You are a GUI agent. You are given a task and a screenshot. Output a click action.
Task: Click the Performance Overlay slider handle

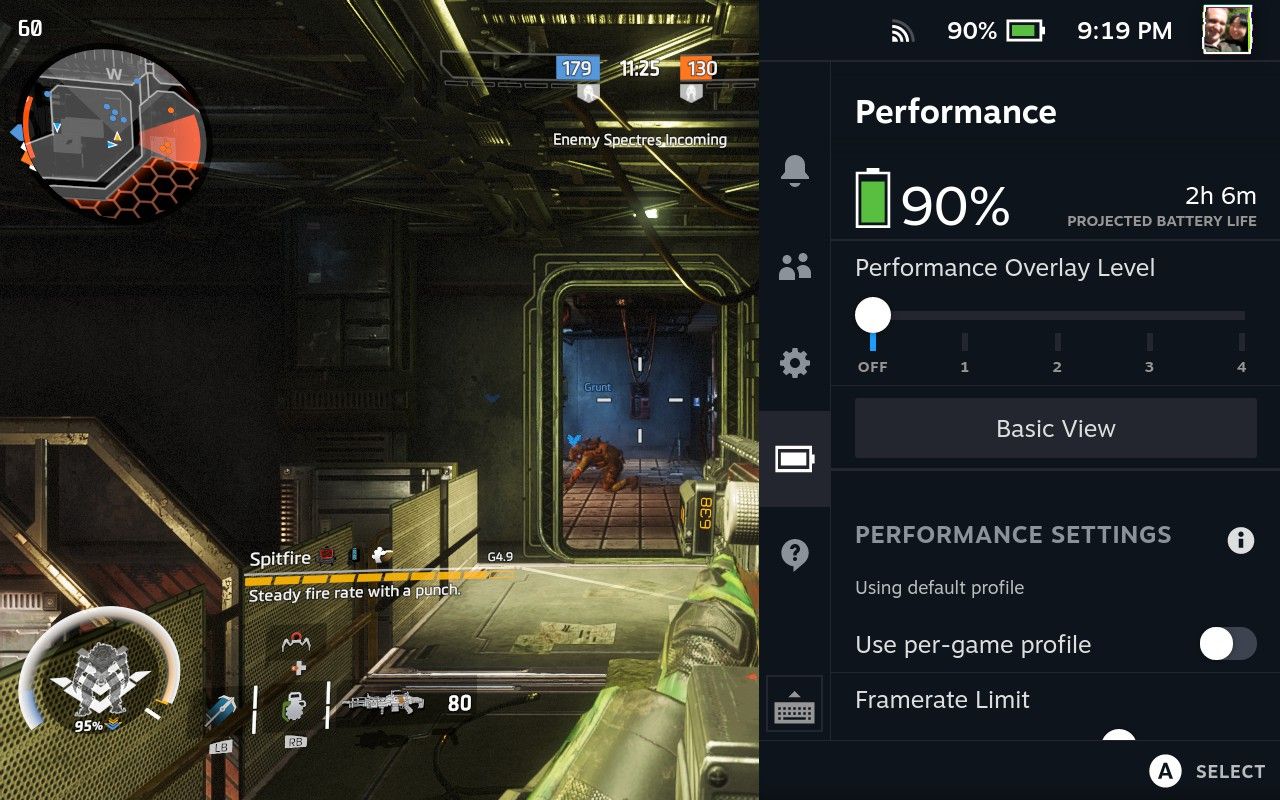(x=873, y=316)
